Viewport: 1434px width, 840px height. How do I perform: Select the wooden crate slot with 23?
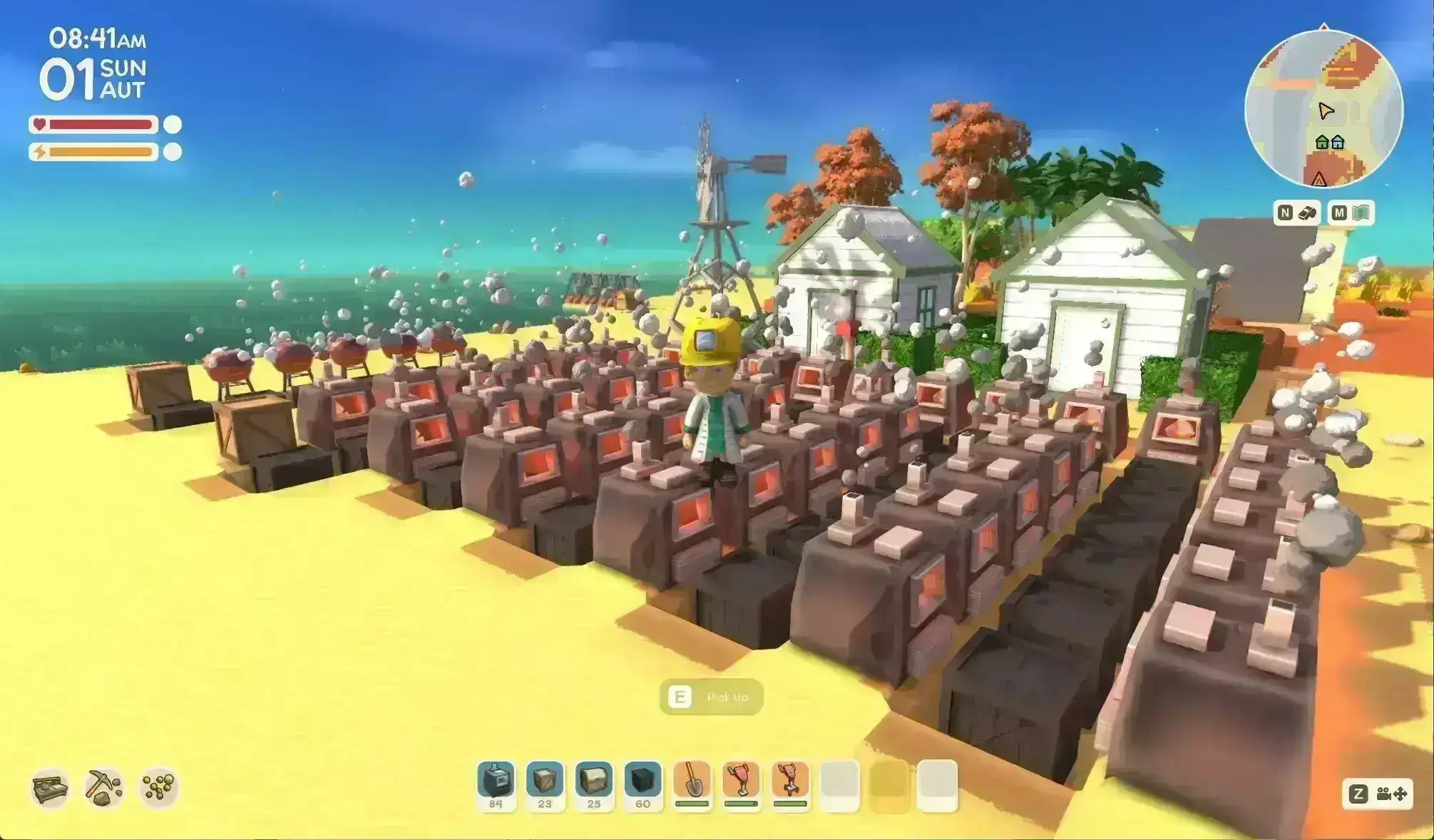point(545,784)
